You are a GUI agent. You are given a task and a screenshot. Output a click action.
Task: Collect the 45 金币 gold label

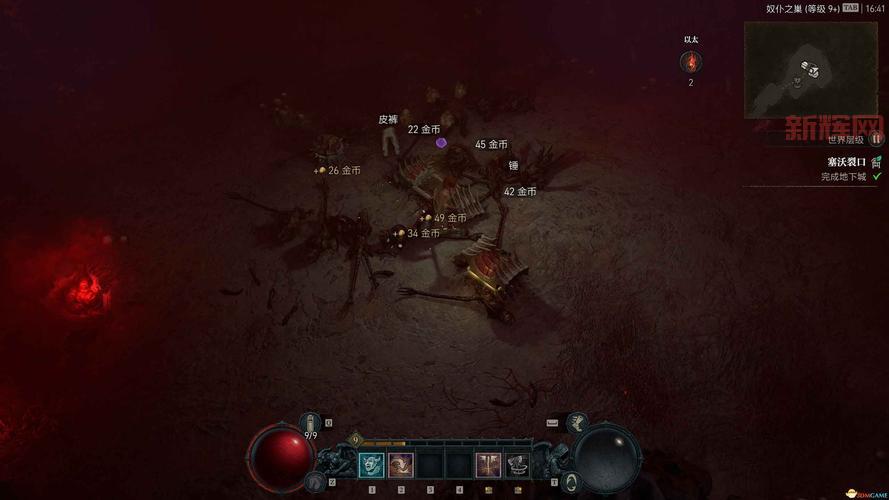click(x=491, y=145)
